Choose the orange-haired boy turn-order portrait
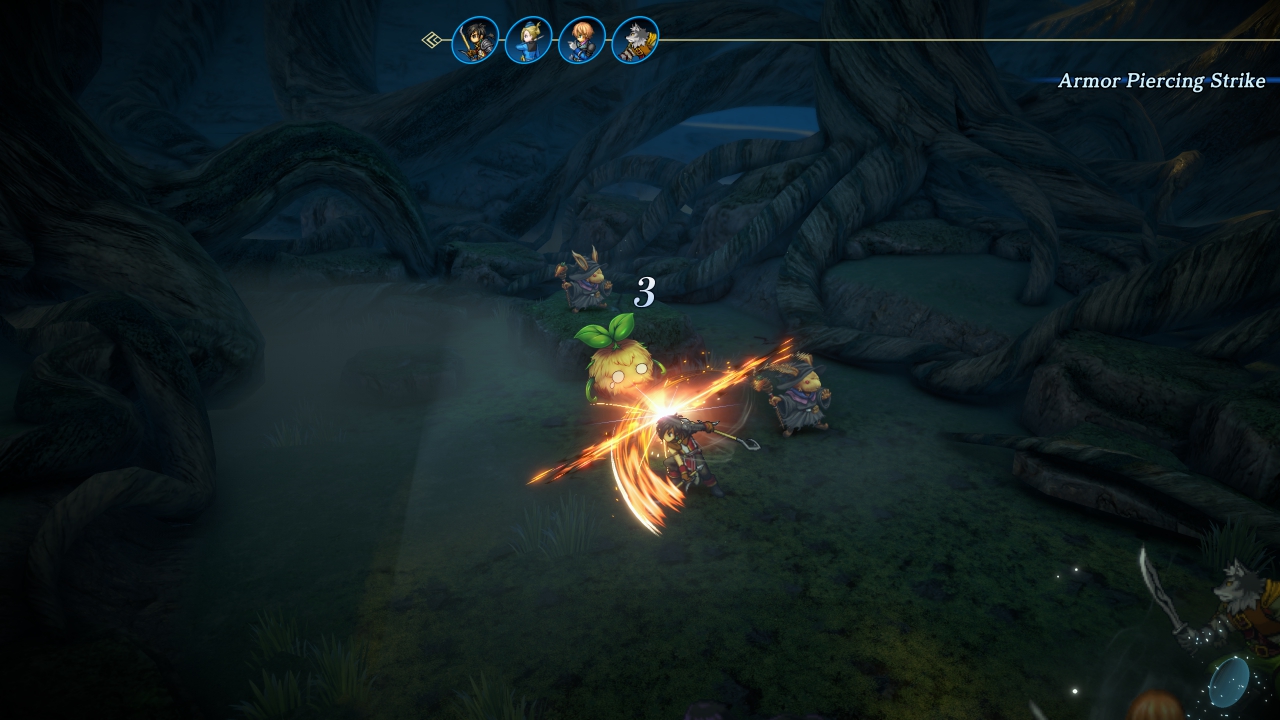Screen dimensions: 1280x720 click(x=582, y=41)
